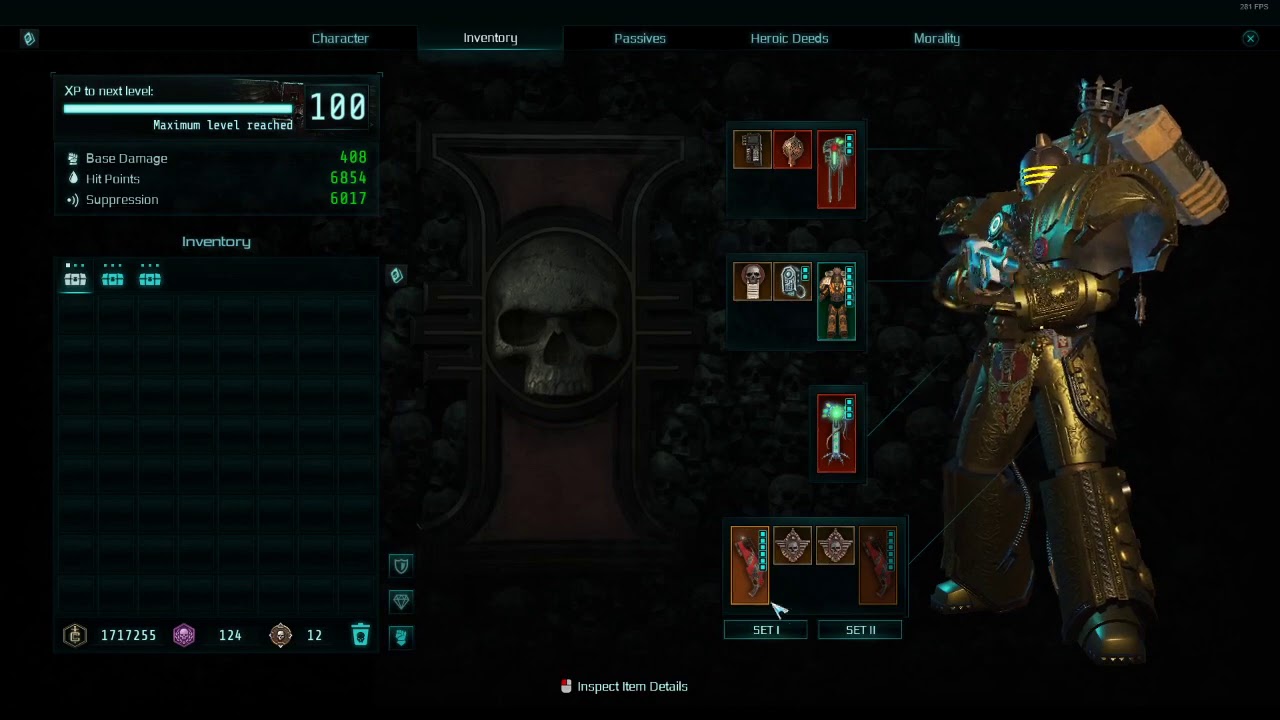Activate weapon SET I
1280x720 pixels.
[x=766, y=630]
